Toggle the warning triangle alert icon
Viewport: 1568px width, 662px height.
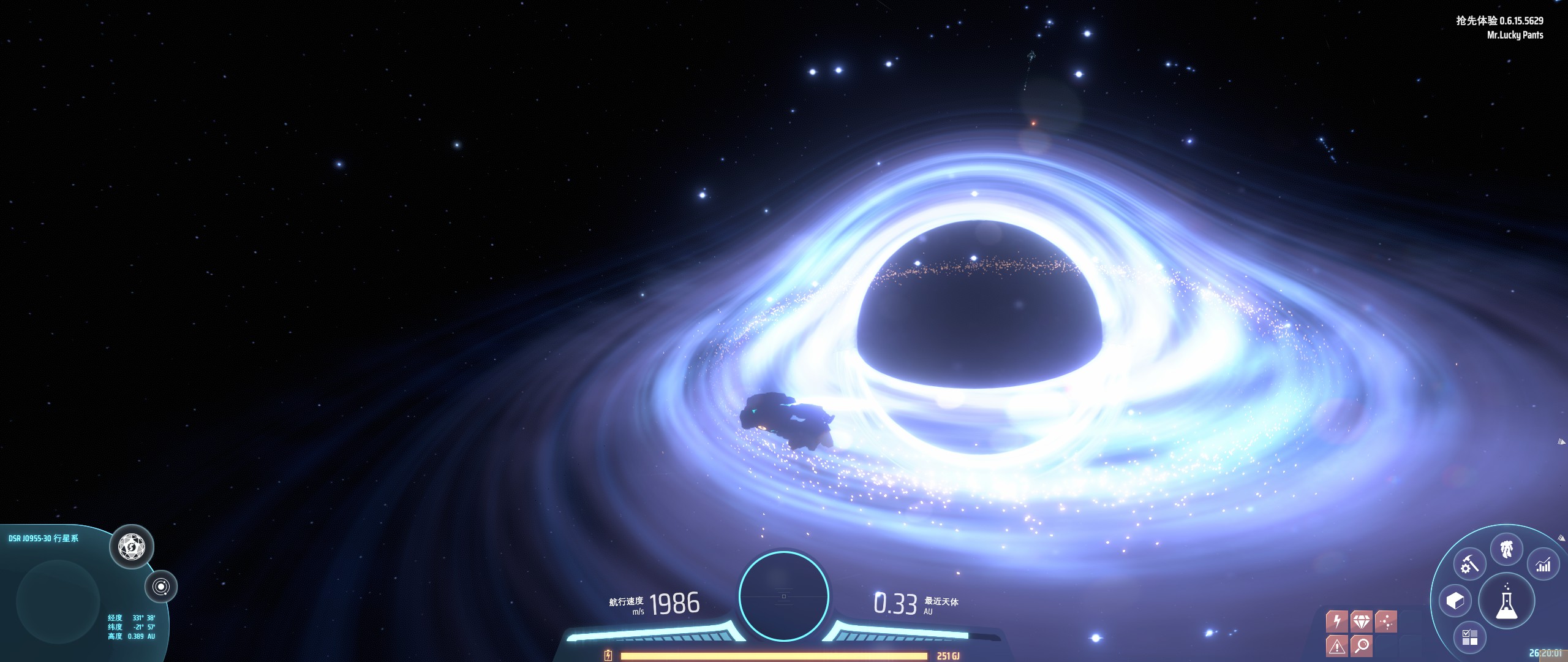1336,645
